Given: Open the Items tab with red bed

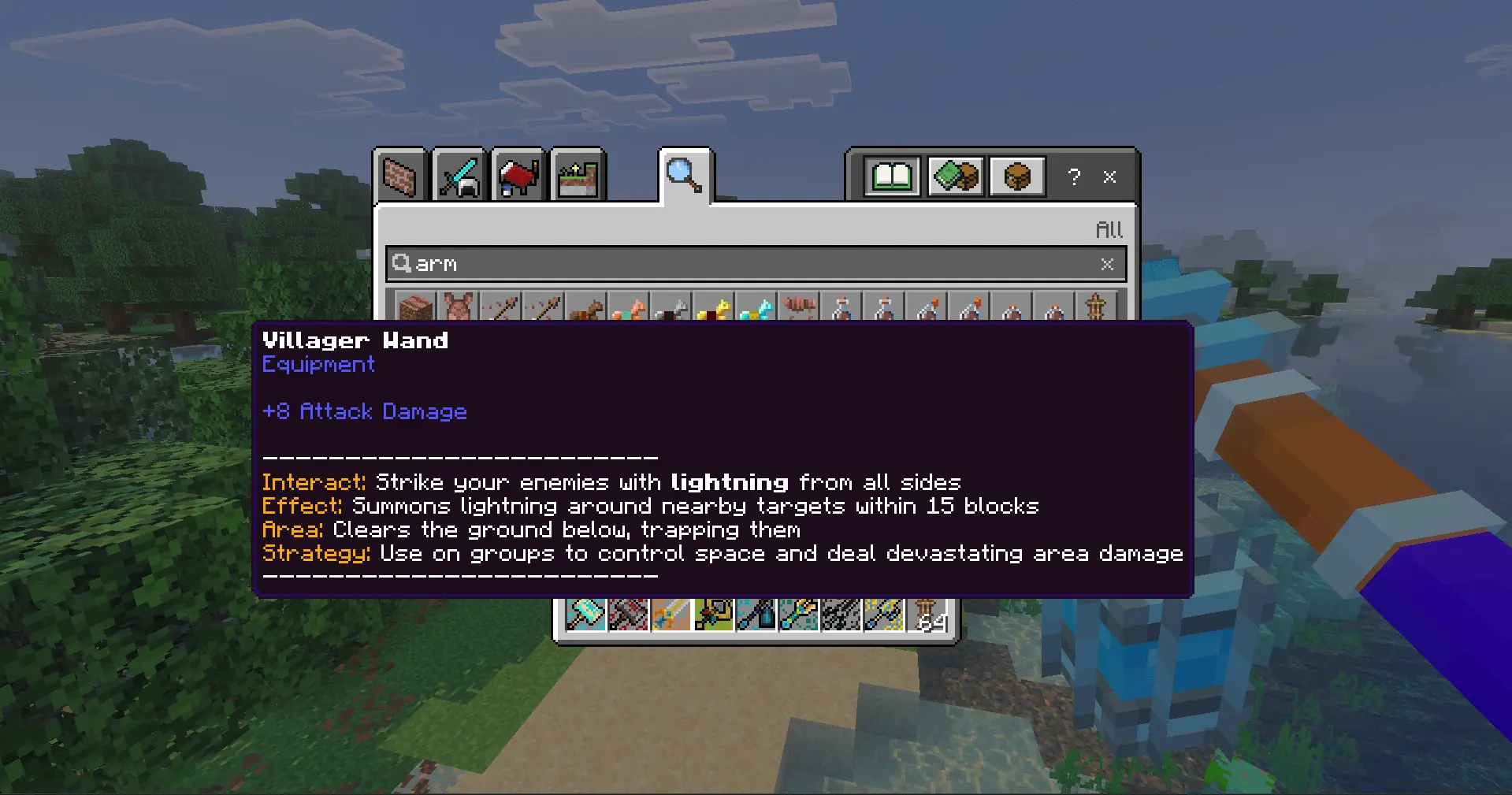Looking at the screenshot, I should pyautogui.click(x=518, y=176).
